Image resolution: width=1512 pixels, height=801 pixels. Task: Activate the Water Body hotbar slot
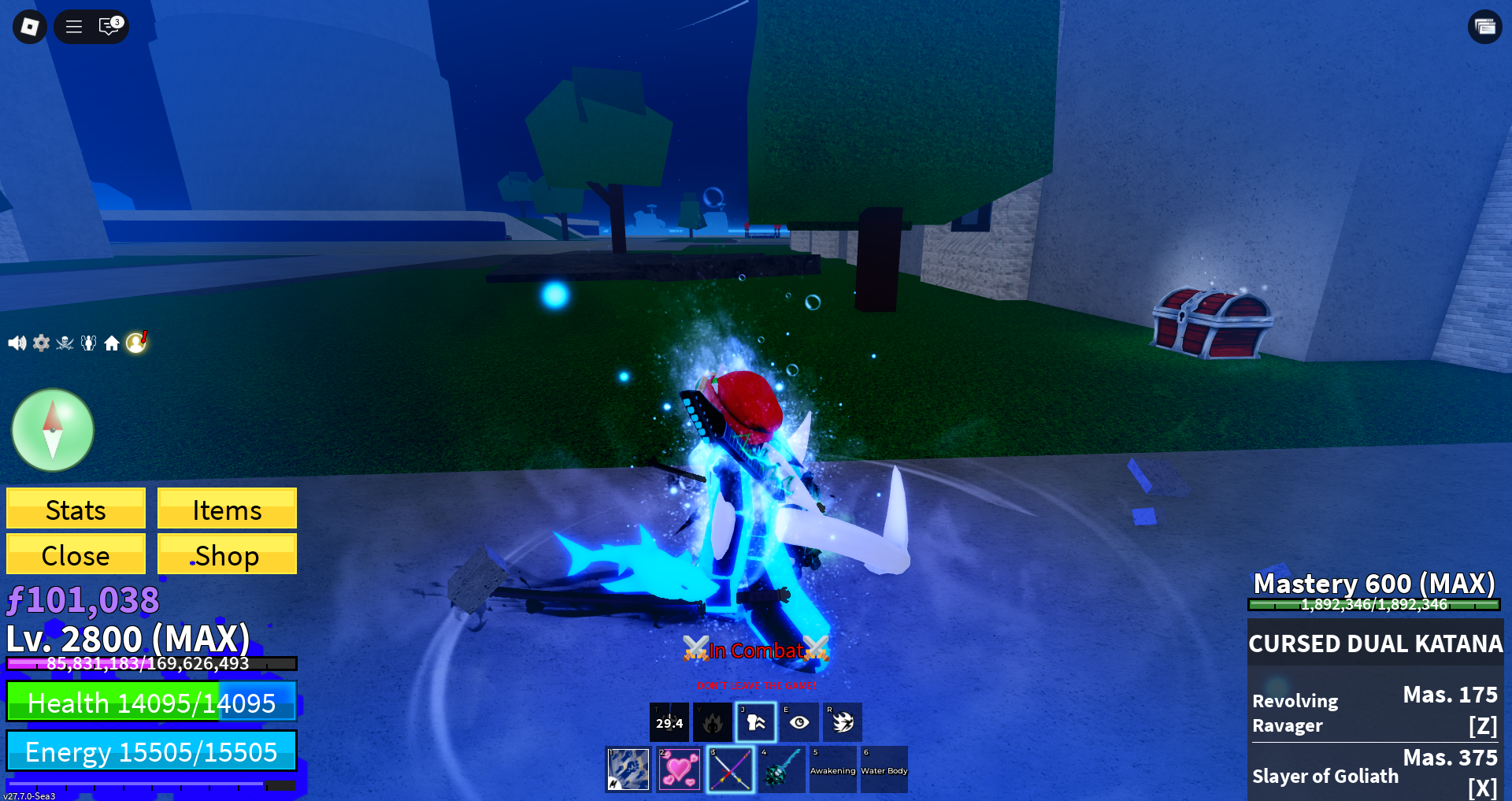pos(884,769)
